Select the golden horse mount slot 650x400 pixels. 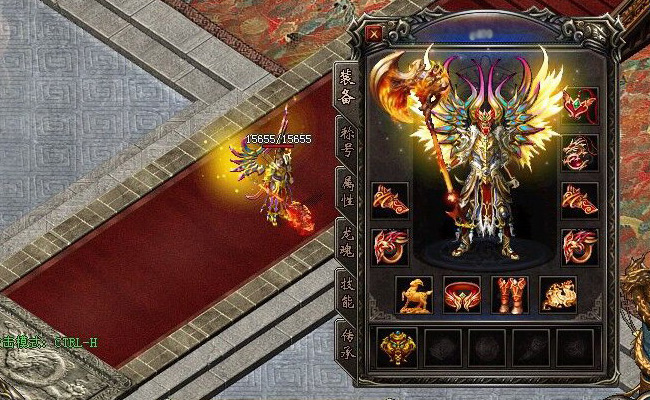pos(413,294)
